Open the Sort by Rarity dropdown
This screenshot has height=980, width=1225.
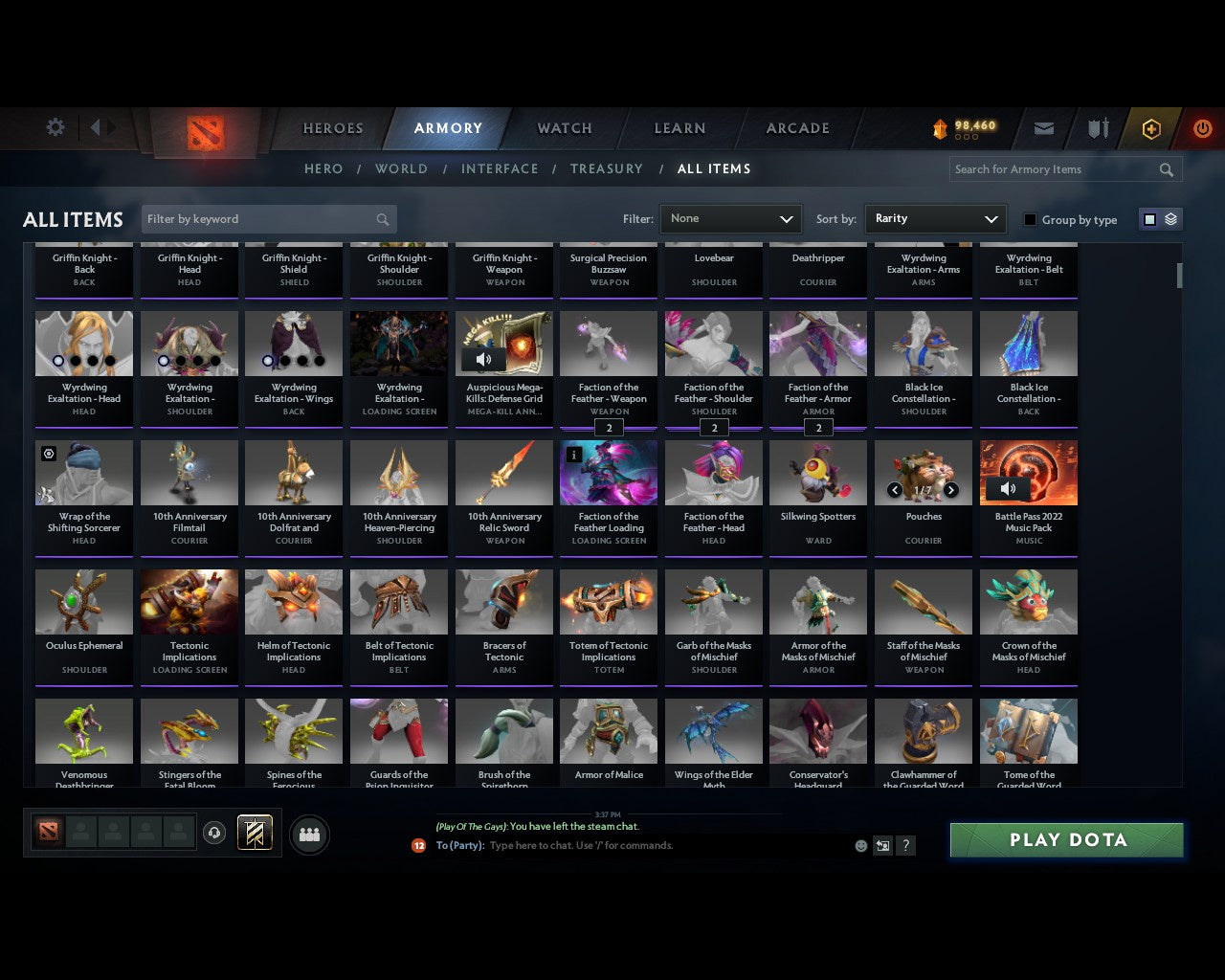click(x=935, y=218)
